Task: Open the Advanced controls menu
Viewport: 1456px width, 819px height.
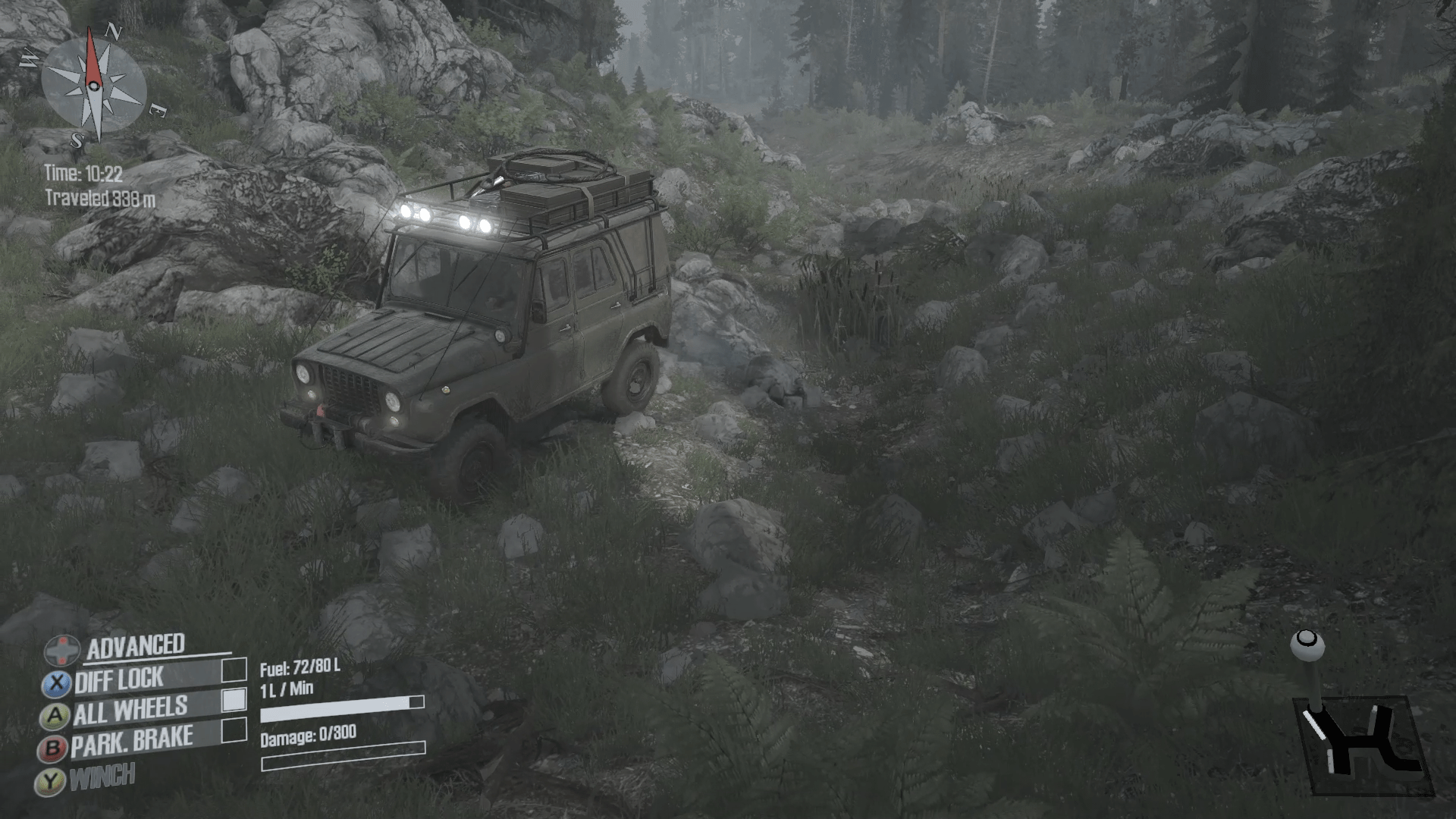Action: 135,646
